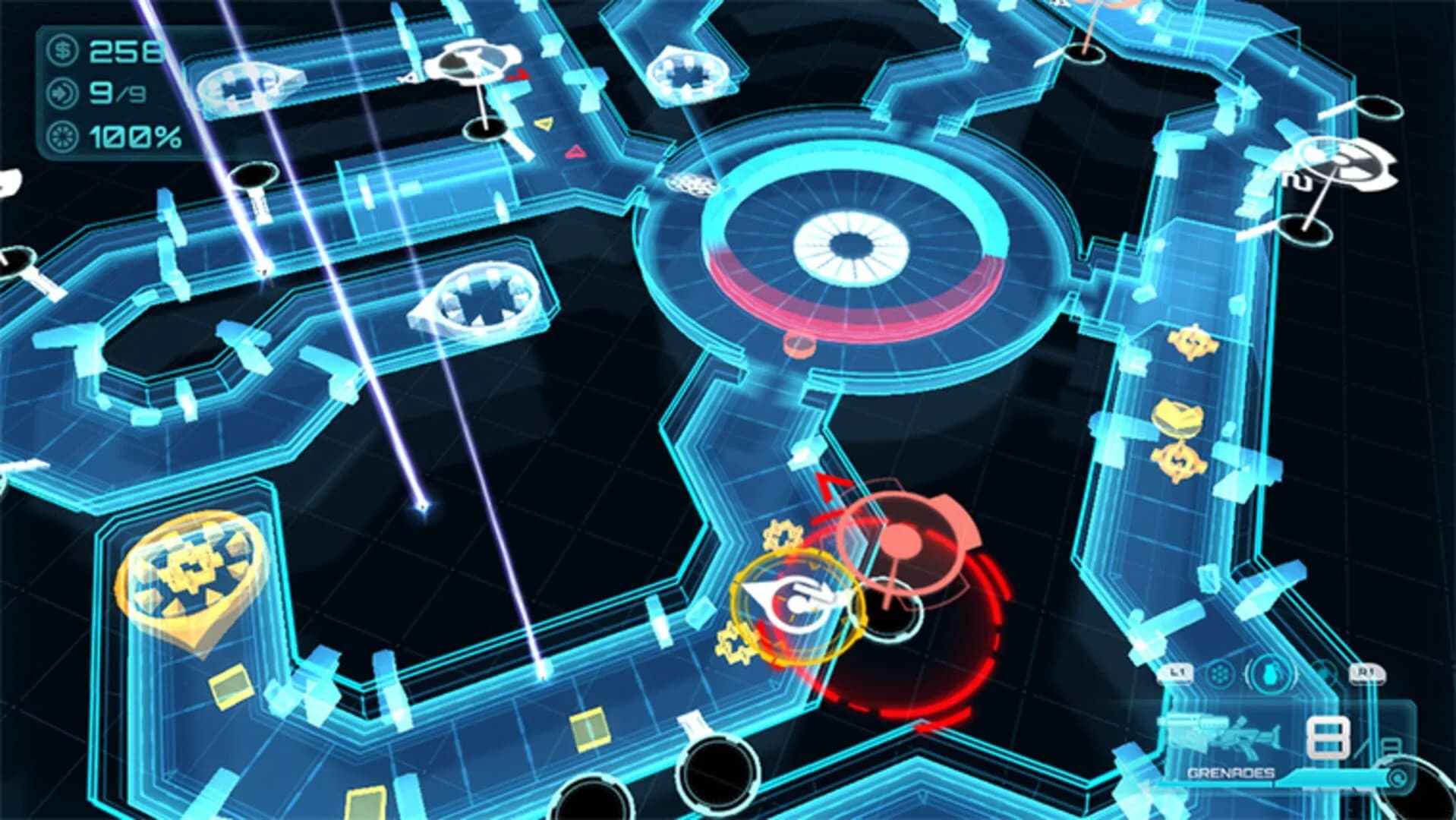Click the cluster shot icon left of the grenade
The image size is (1456, 820).
1218,674
